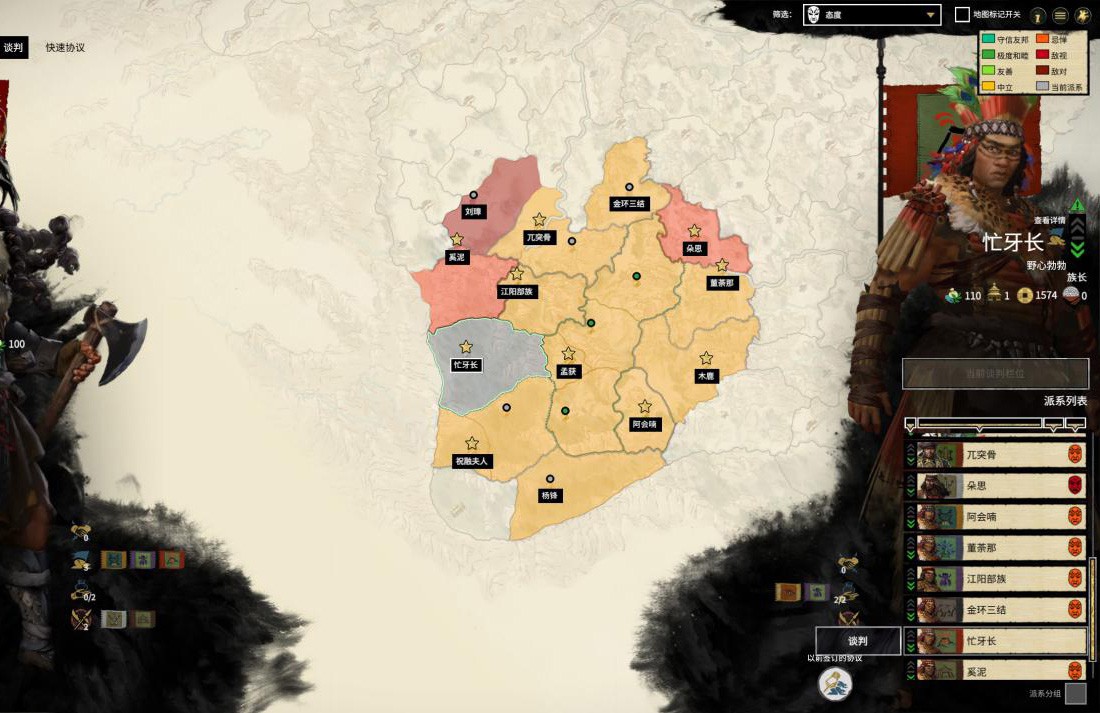Select 兀突骨 in the faction list
1100x713 pixels.
pos(995,455)
